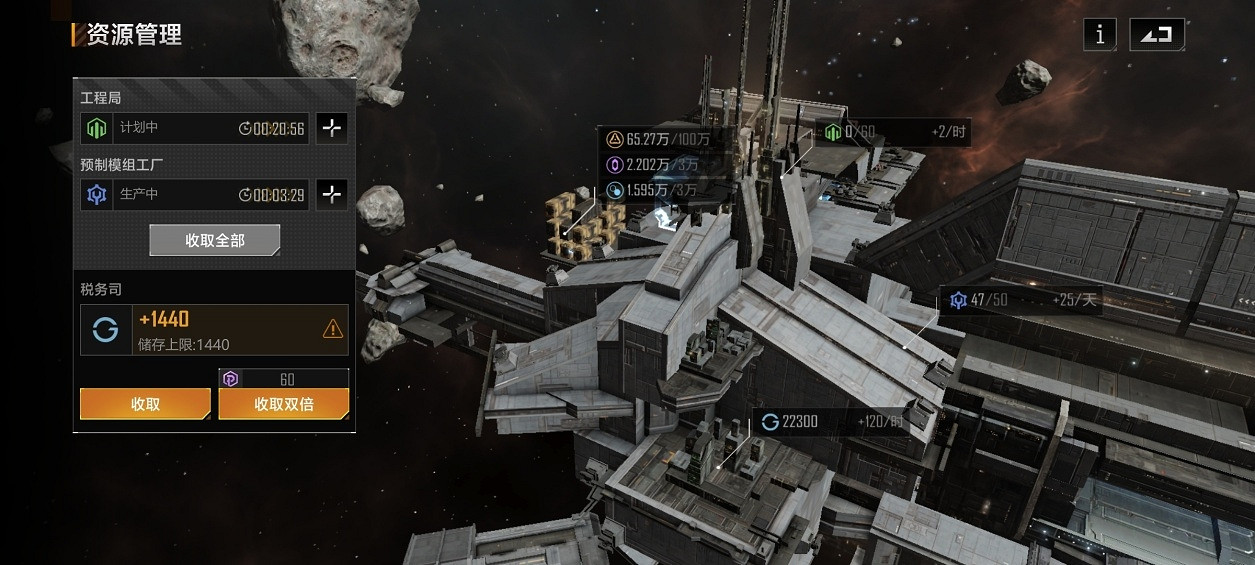
Task: Tap the 税务司 +1440 income panel
Action: point(214,330)
